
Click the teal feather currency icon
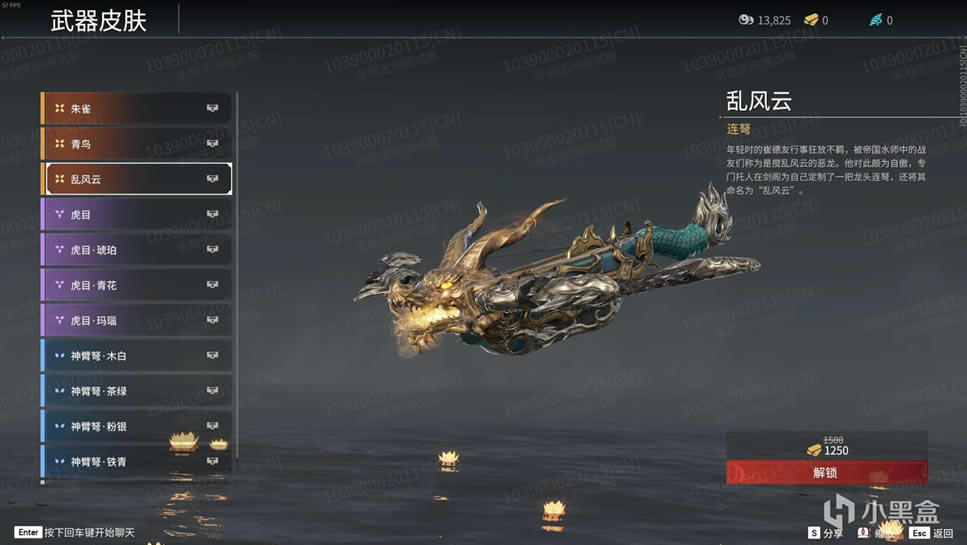876,20
